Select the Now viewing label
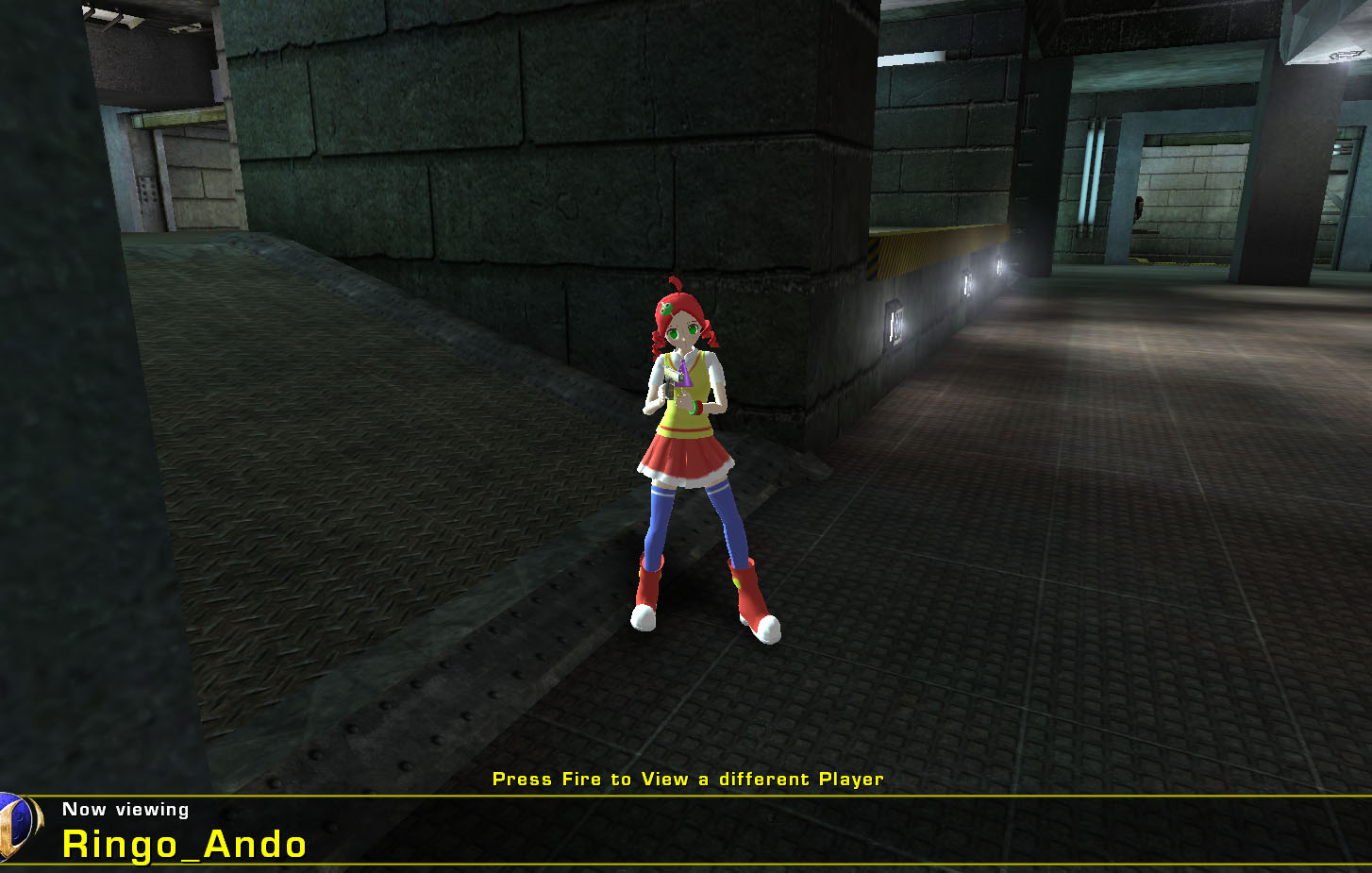The image size is (1372, 873). 125,809
